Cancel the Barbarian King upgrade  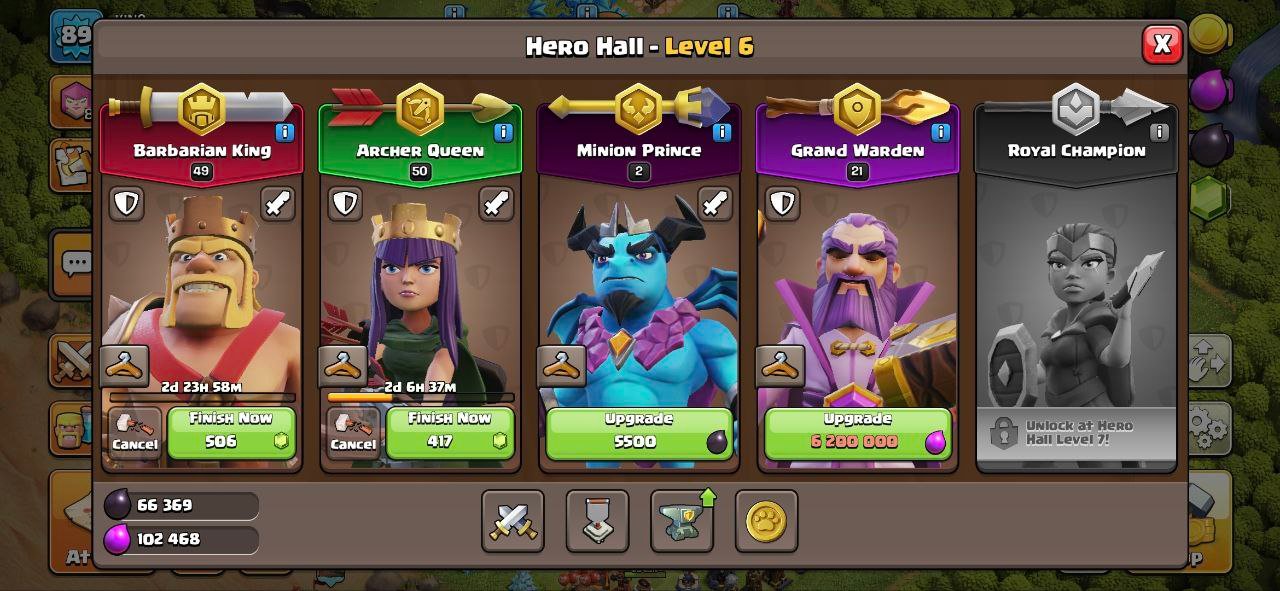(135, 433)
